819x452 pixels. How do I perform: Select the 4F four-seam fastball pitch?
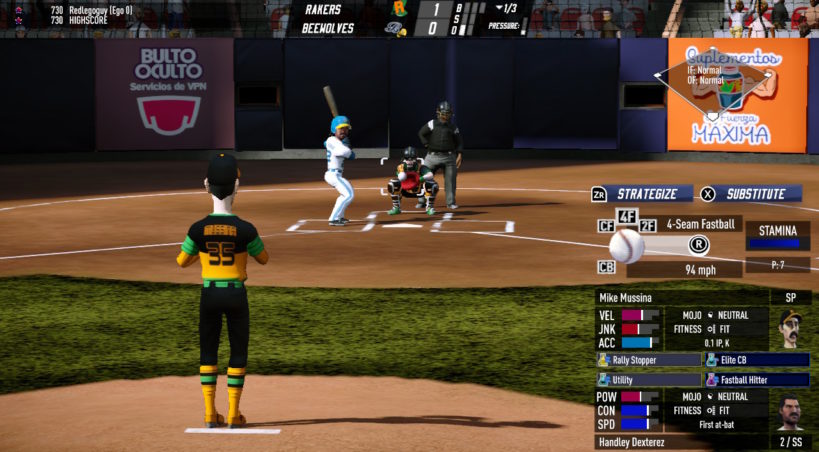[x=627, y=216]
